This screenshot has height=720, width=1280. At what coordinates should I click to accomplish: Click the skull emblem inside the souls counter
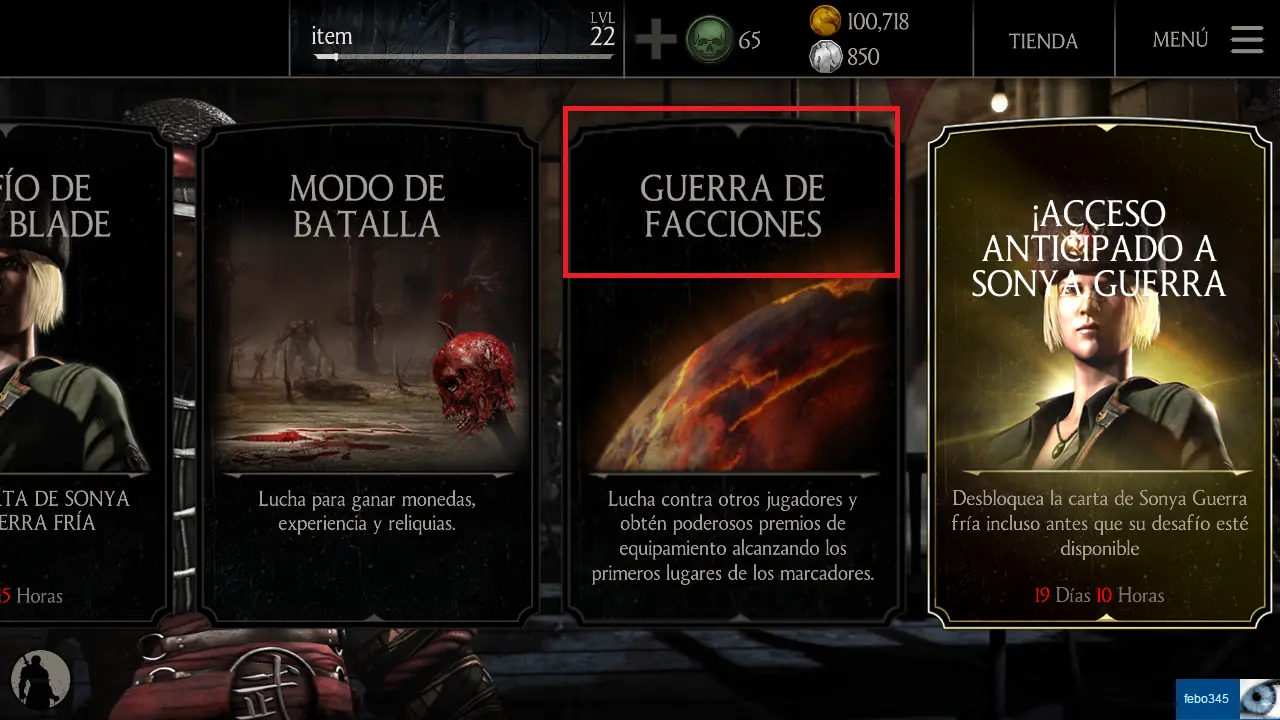[x=710, y=40]
